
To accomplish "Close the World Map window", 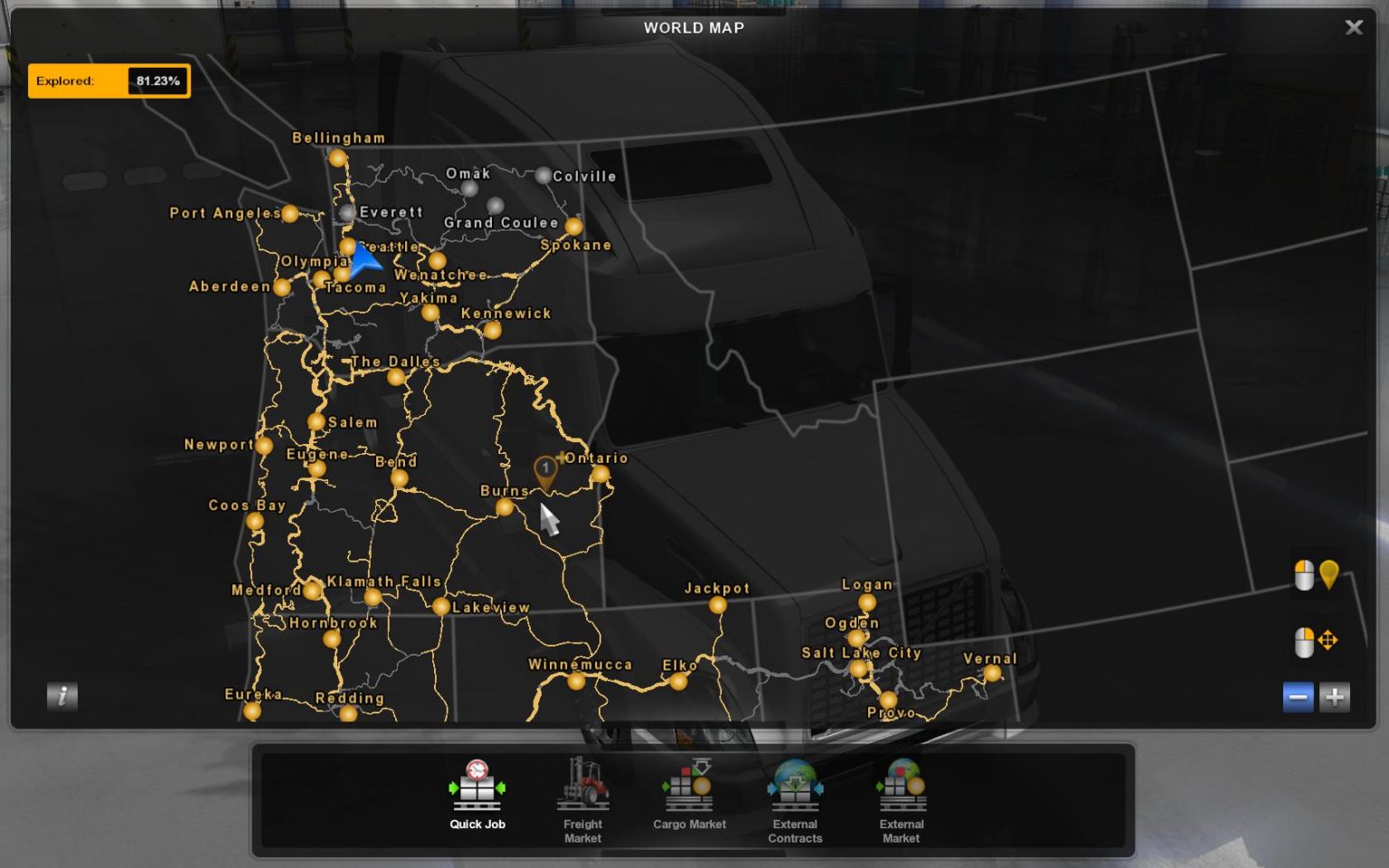I will 1356,27.
